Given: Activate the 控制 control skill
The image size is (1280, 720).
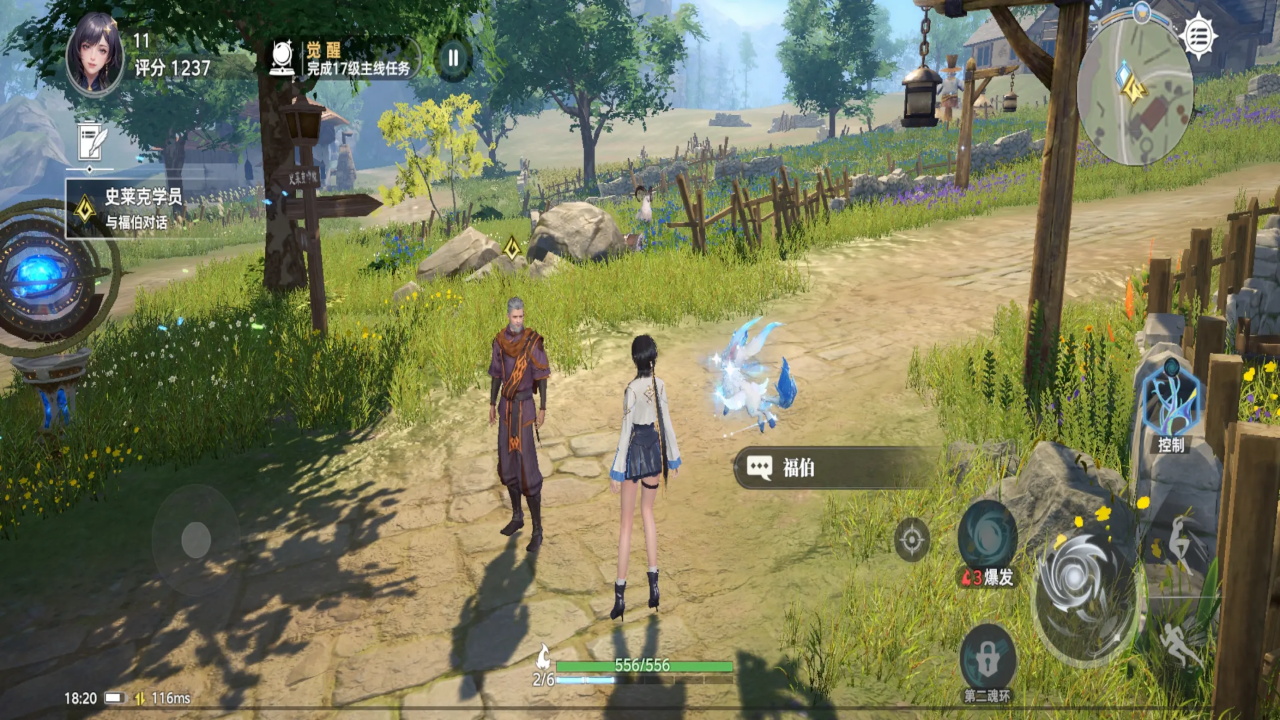Looking at the screenshot, I should tap(1169, 402).
